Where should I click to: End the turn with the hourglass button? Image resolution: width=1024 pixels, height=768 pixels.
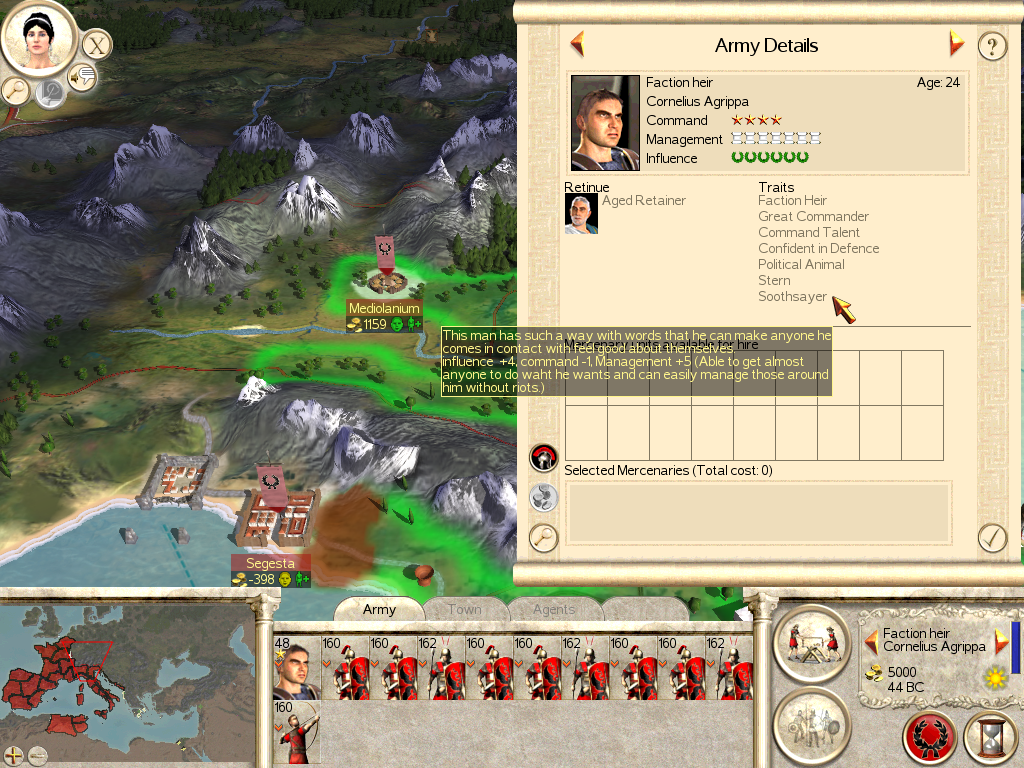990,739
